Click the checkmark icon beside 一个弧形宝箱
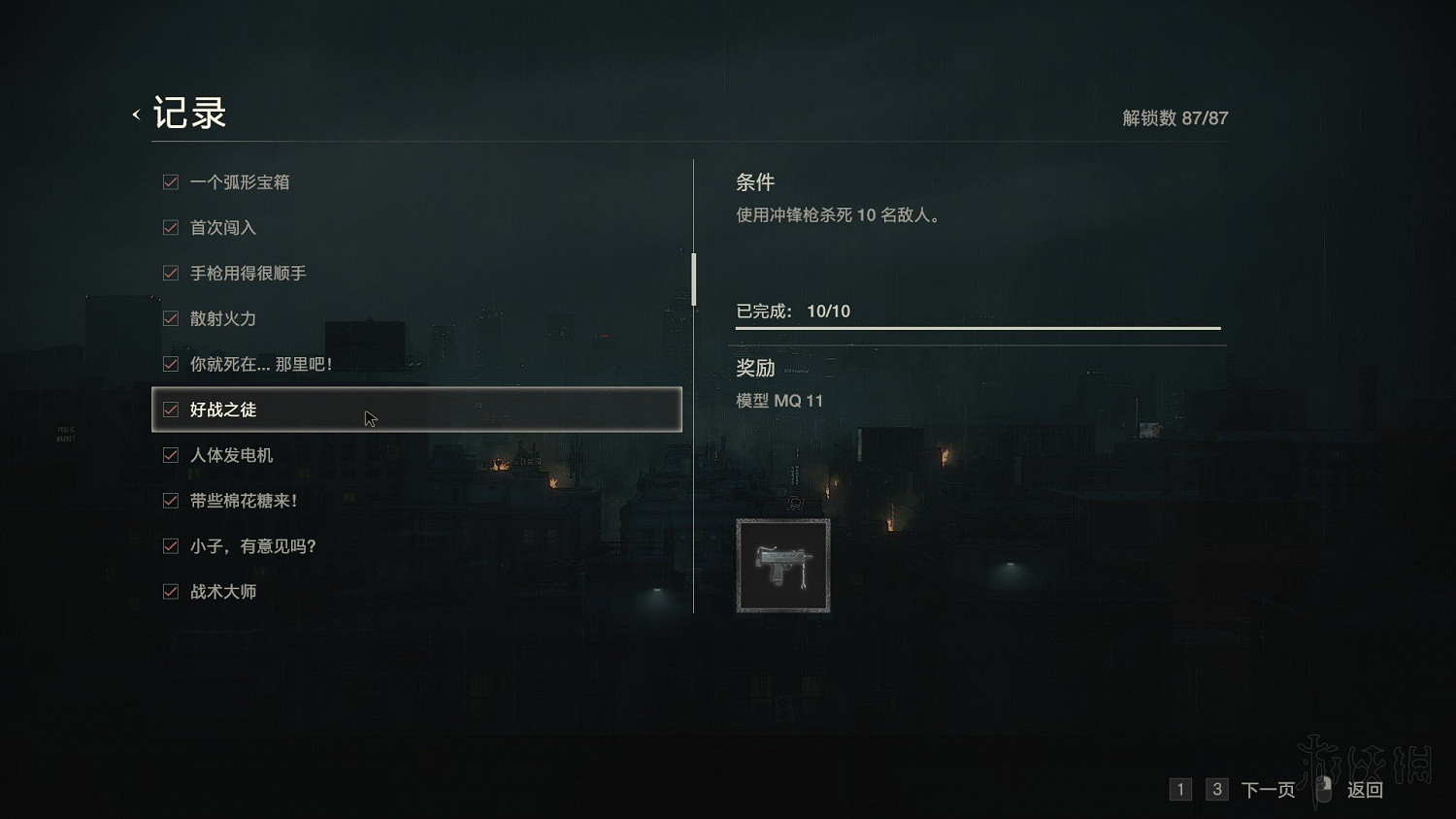1456x819 pixels. [x=170, y=181]
